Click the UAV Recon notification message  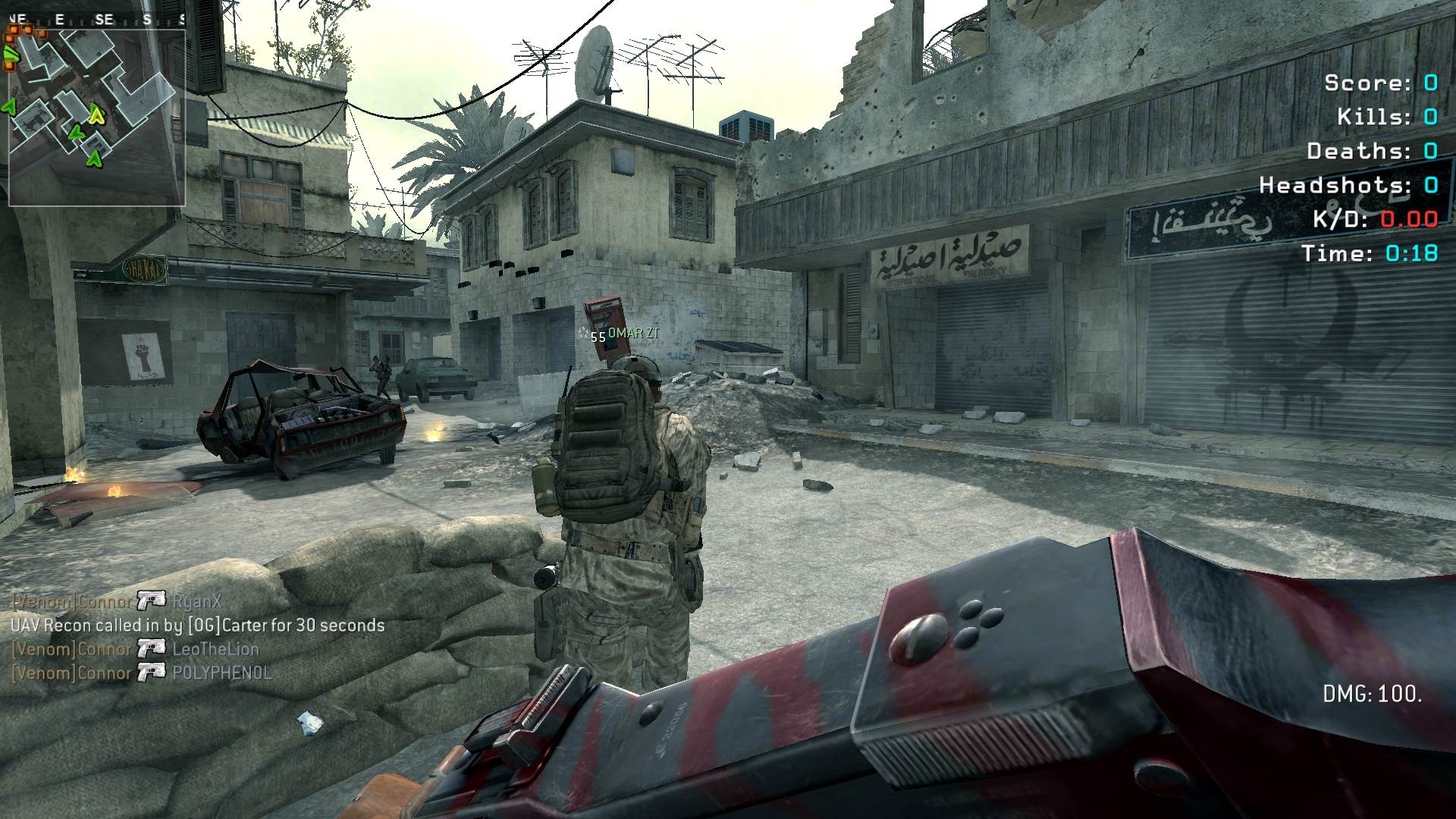tap(197, 626)
